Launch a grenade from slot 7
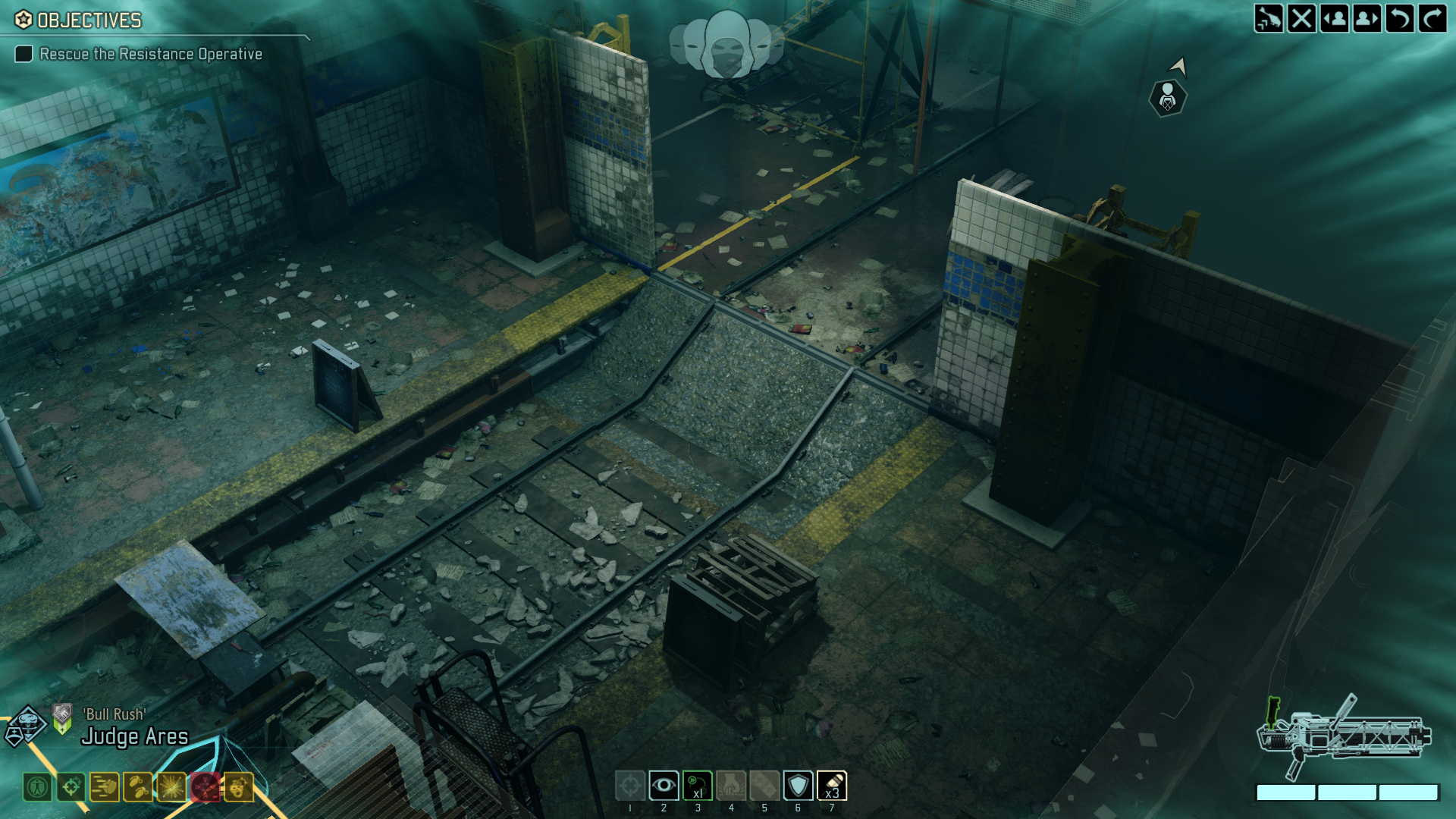This screenshot has height=819, width=1456. [832, 786]
